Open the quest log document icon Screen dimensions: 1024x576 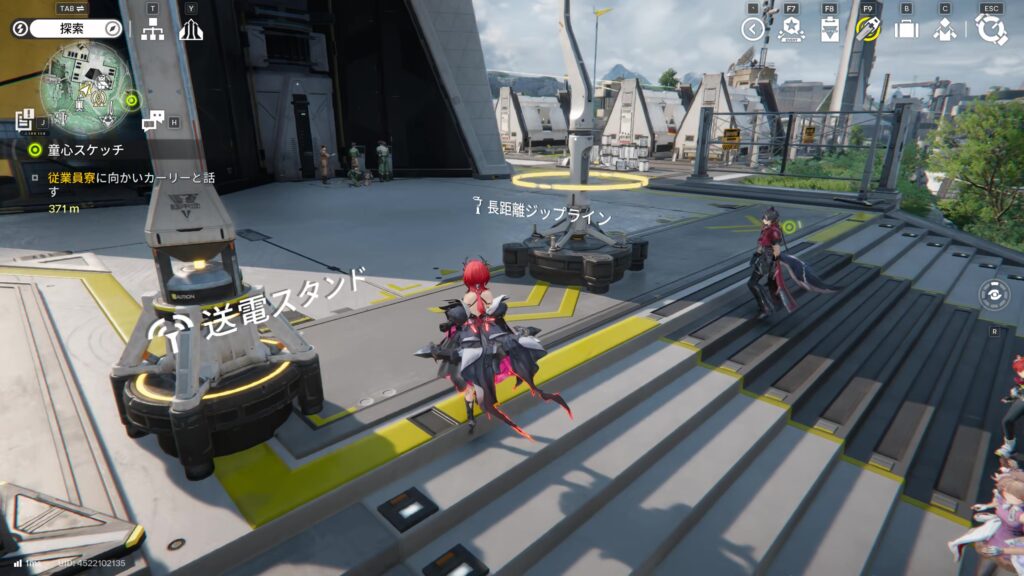coord(25,122)
